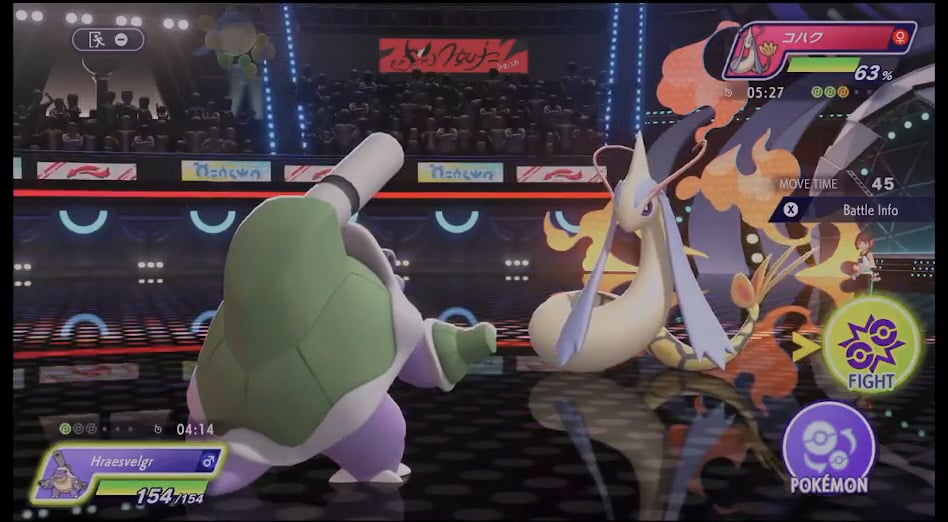Select the FIGHT command button
Image resolution: width=948 pixels, height=522 pixels.
(x=870, y=345)
